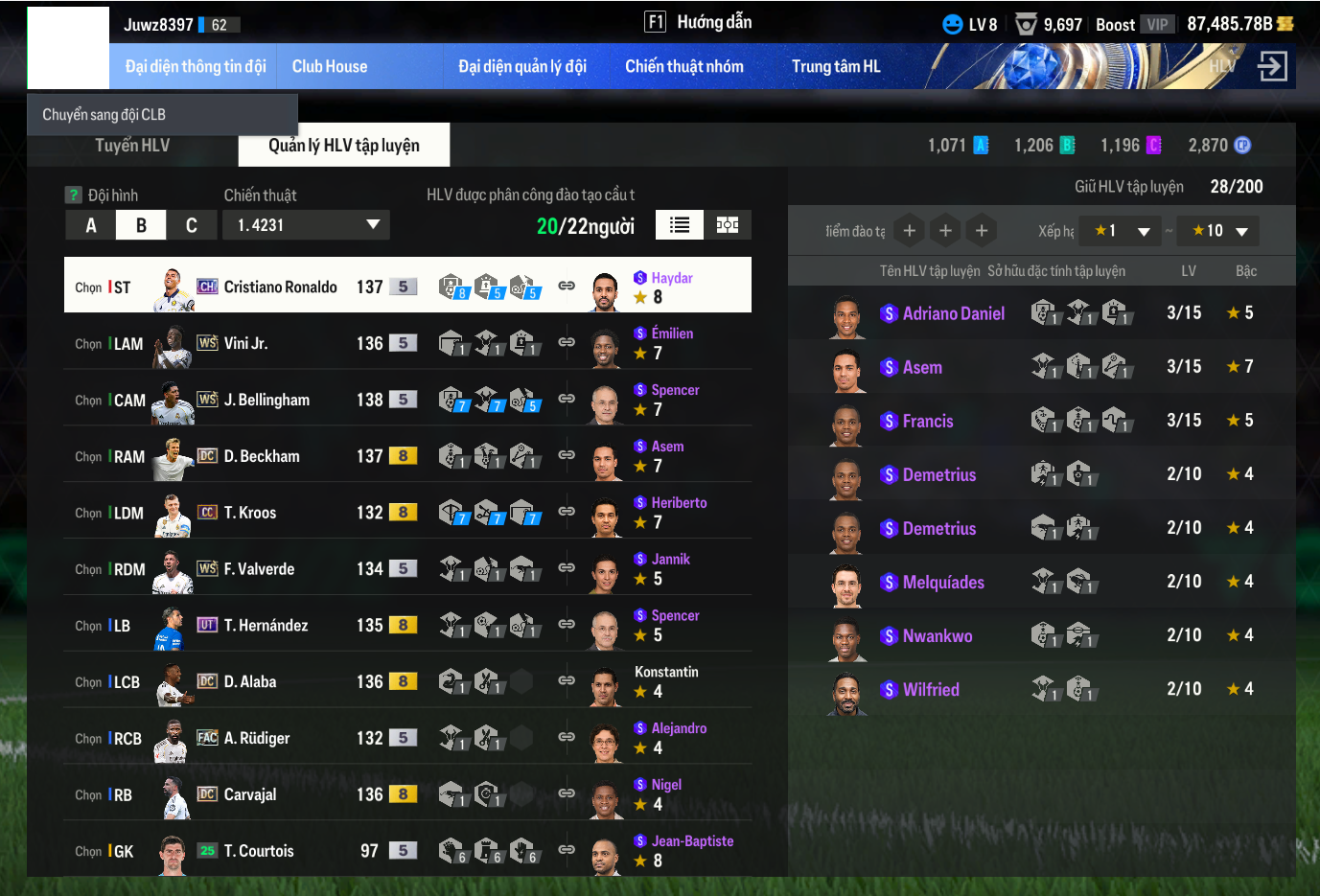Screen dimensions: 1320x896
Task: Choose trainer Adriano Daniel from the list
Action: coord(953,313)
